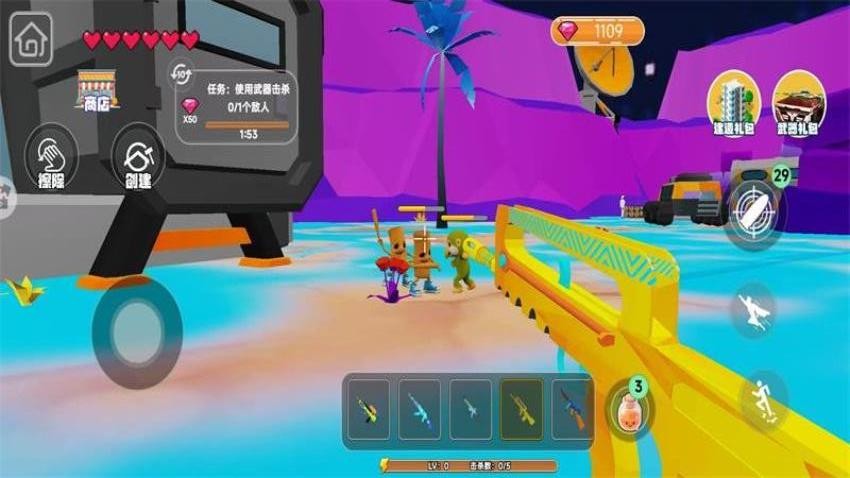
Task: Tap the gem currency counter
Action: 597,31
